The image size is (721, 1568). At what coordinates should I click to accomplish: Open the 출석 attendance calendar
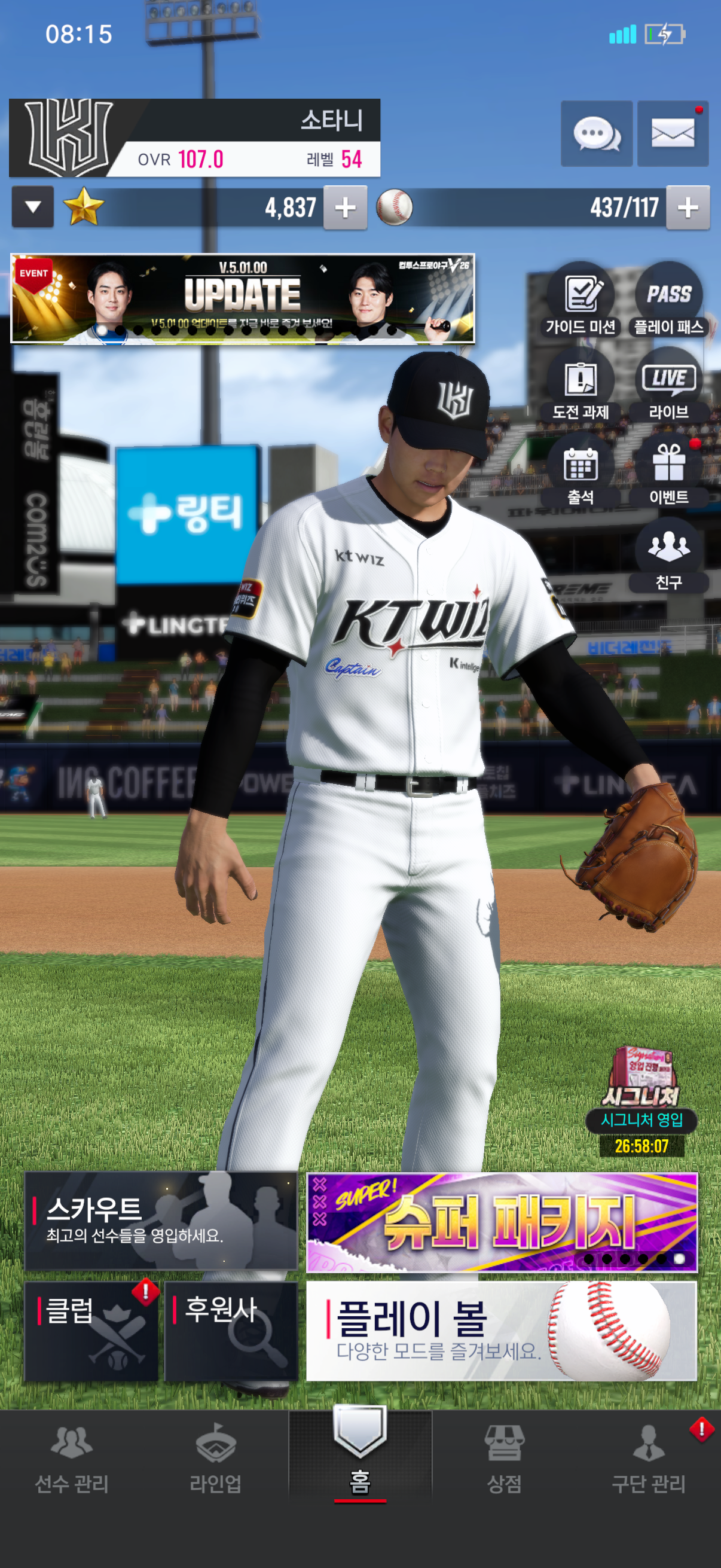(x=581, y=470)
